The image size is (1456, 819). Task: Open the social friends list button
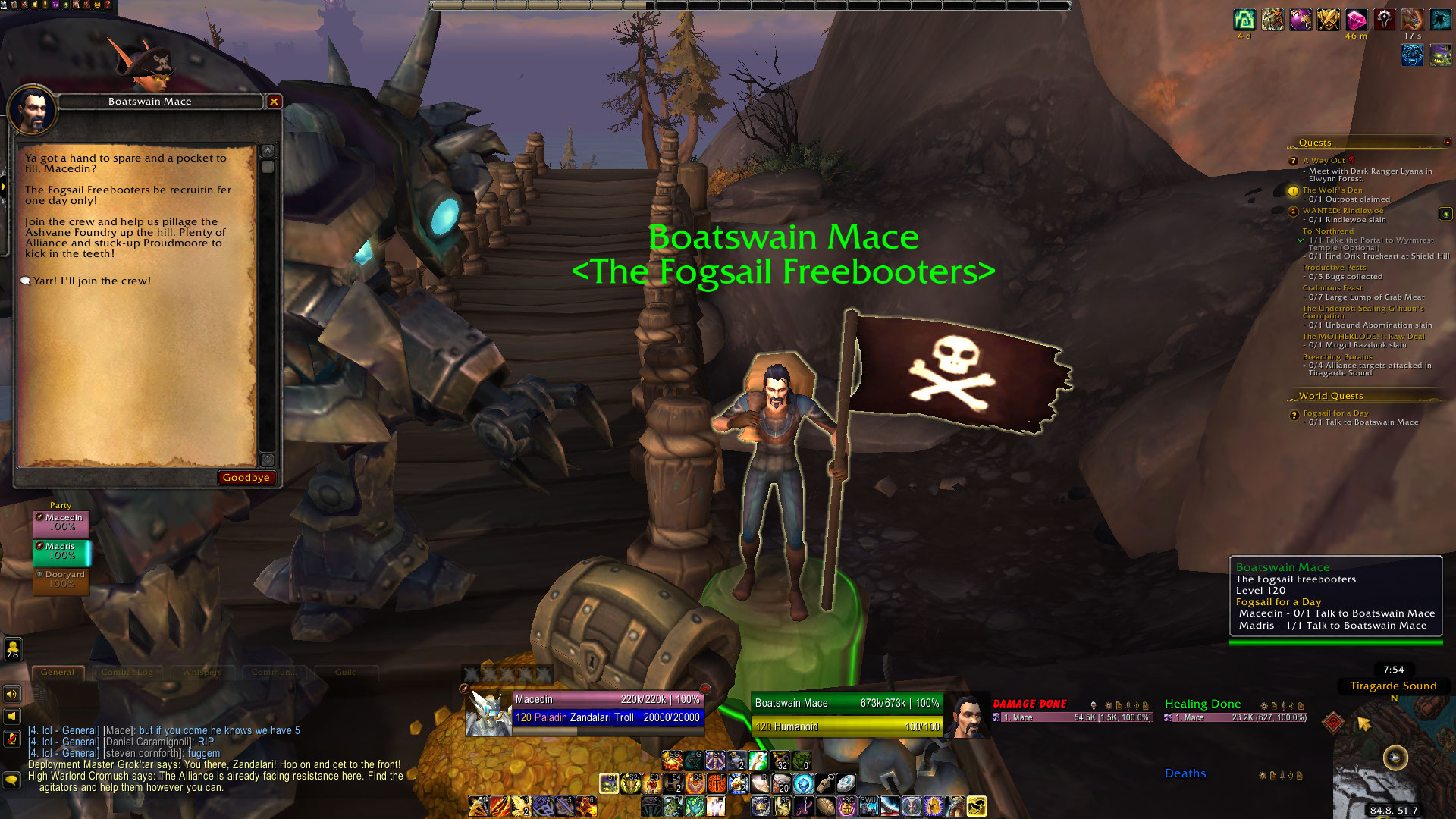(x=13, y=650)
